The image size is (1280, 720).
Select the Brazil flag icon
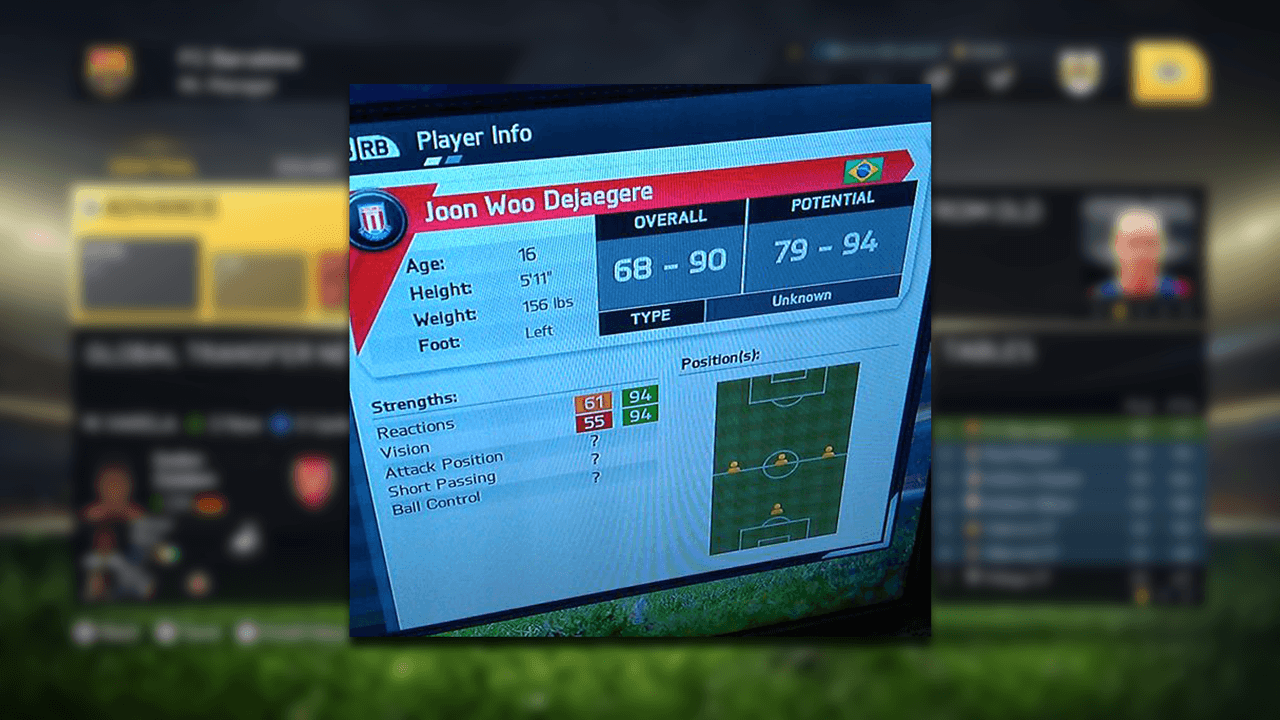coord(862,169)
